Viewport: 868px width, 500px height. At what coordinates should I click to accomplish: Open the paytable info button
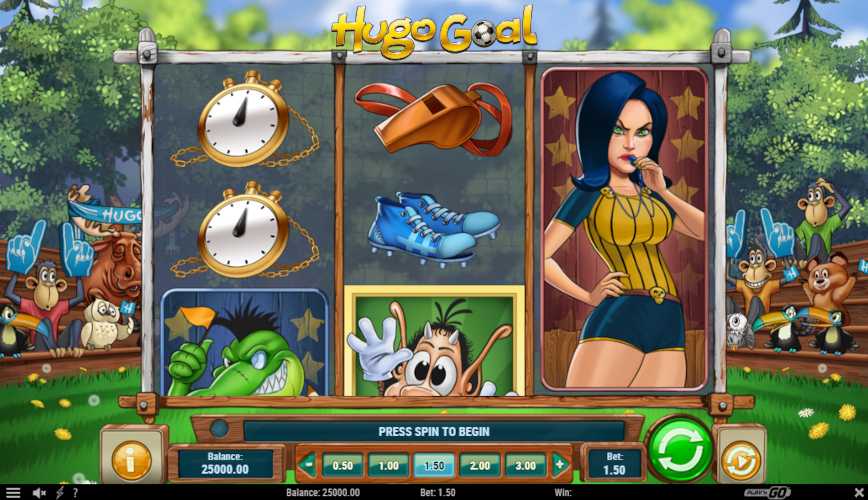point(132,459)
